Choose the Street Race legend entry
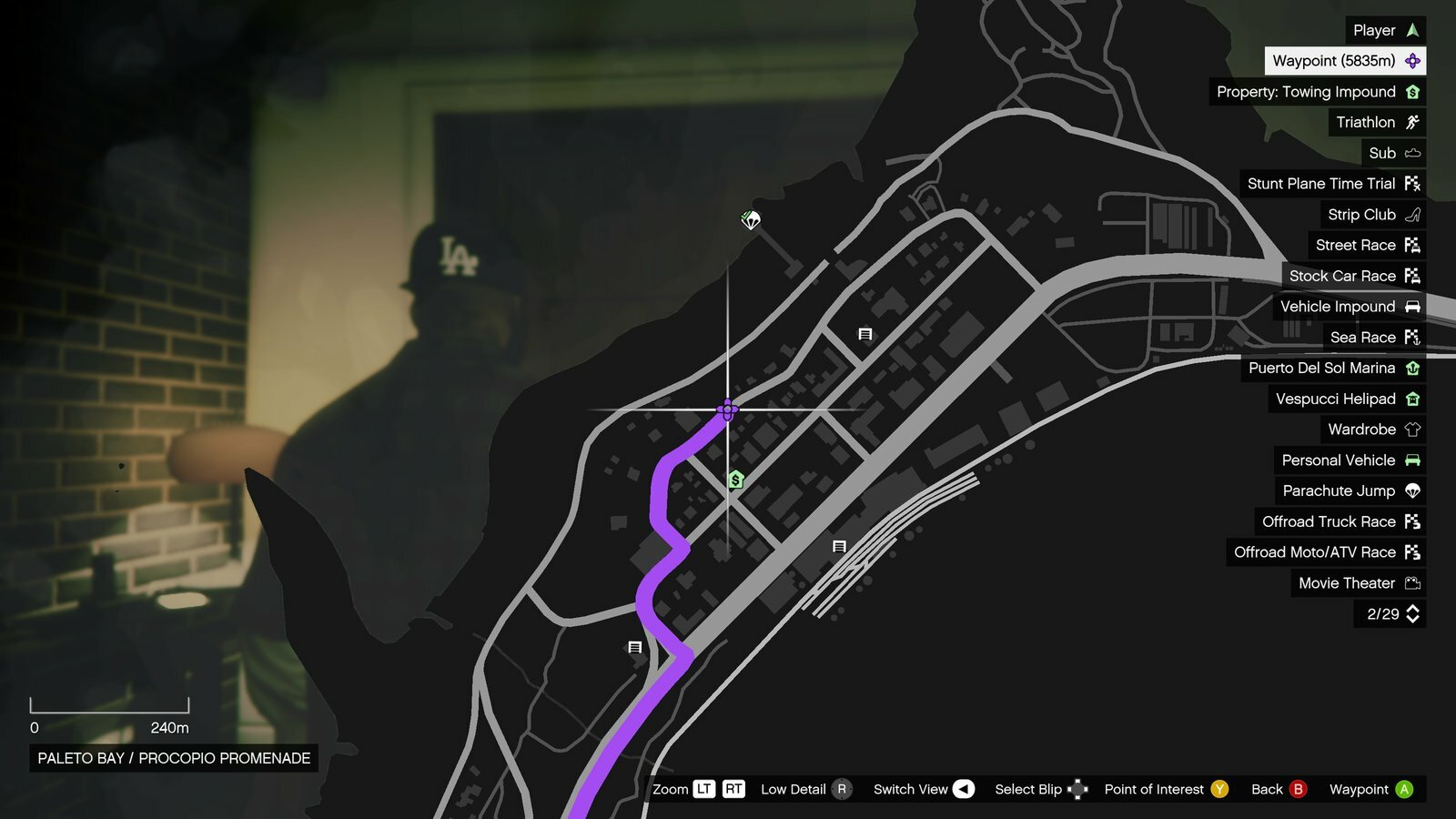The height and width of the screenshot is (819, 1456). tap(1366, 245)
